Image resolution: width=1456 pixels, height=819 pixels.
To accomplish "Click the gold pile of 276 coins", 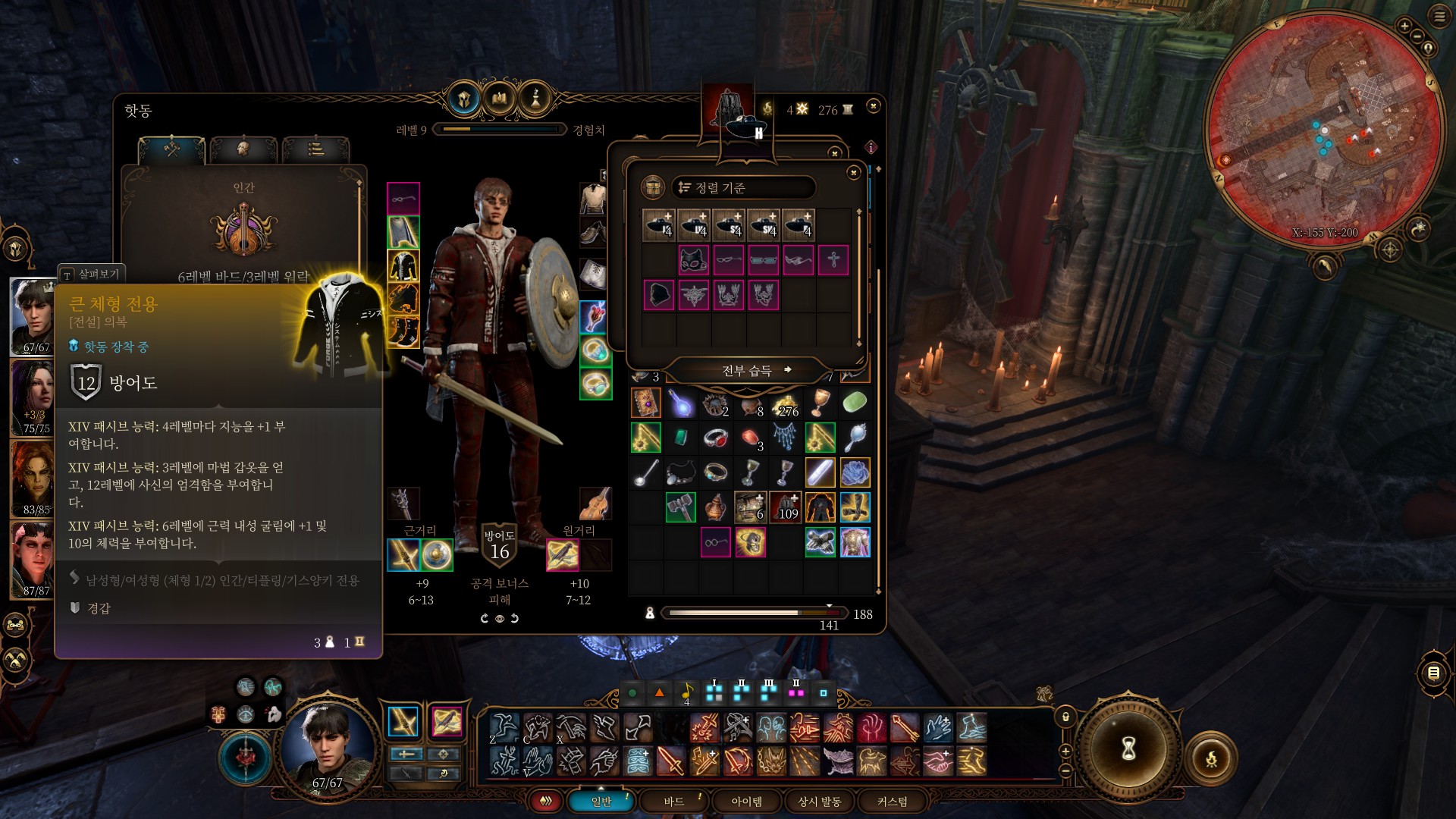I will point(786,404).
